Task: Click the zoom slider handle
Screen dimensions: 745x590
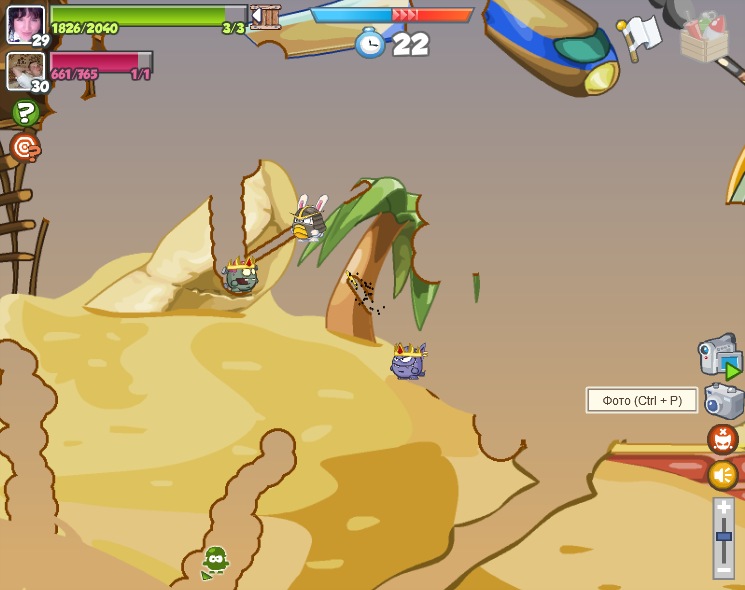Action: click(723, 537)
